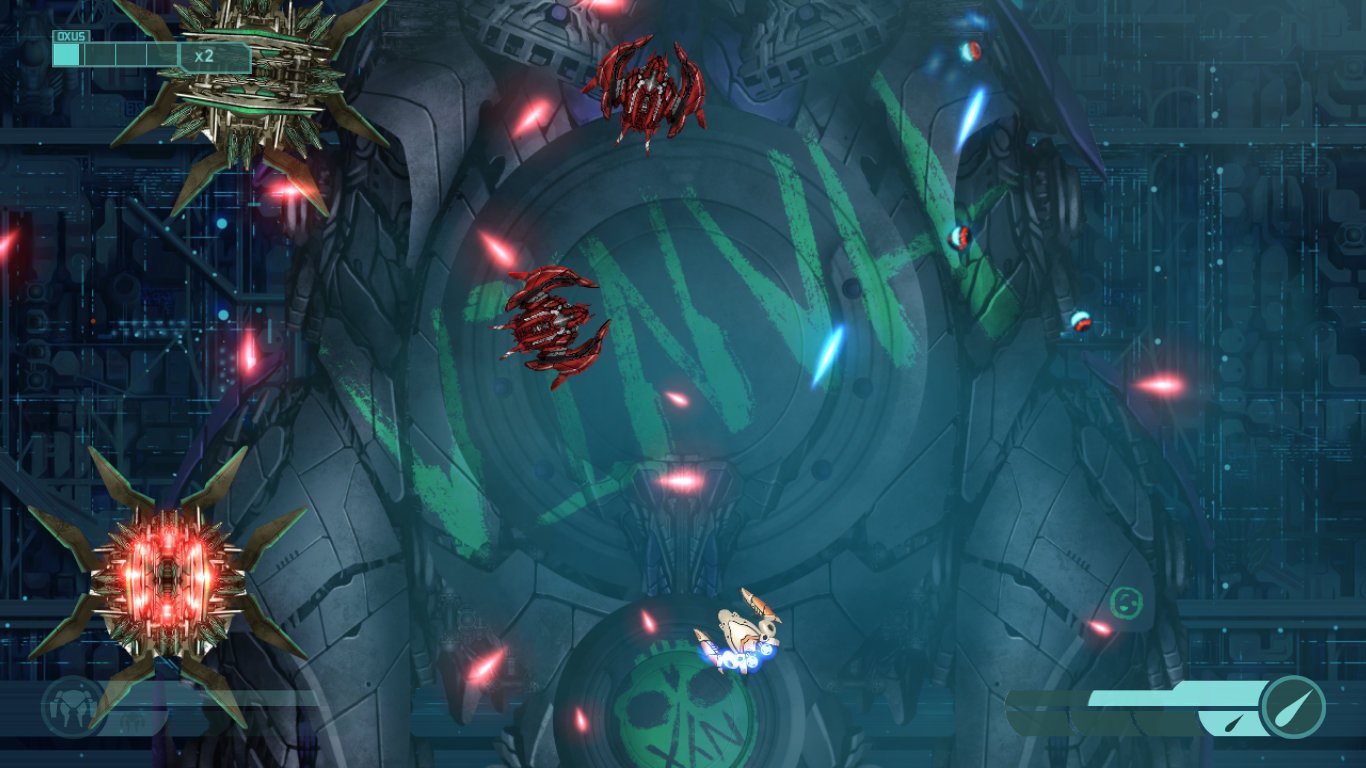1366x768 pixels.
Task: Click the small needle indicator below the speed bar
Action: (1232, 722)
